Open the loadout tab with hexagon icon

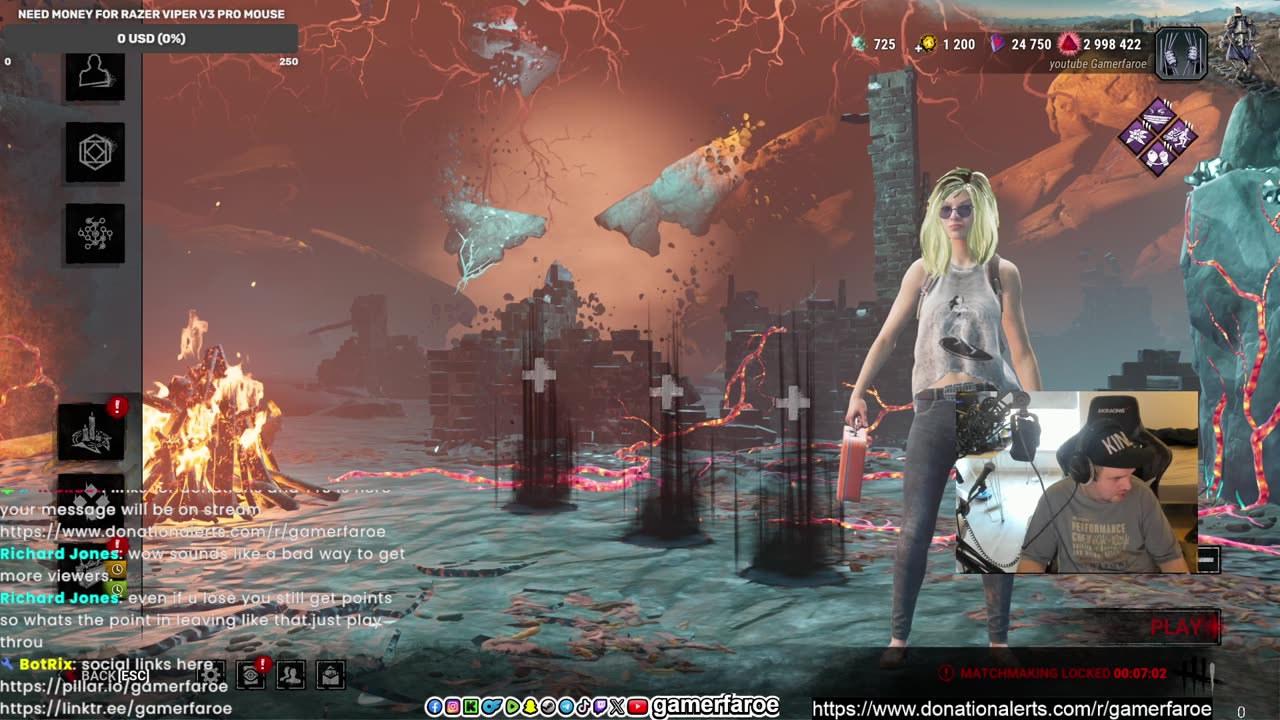point(95,153)
